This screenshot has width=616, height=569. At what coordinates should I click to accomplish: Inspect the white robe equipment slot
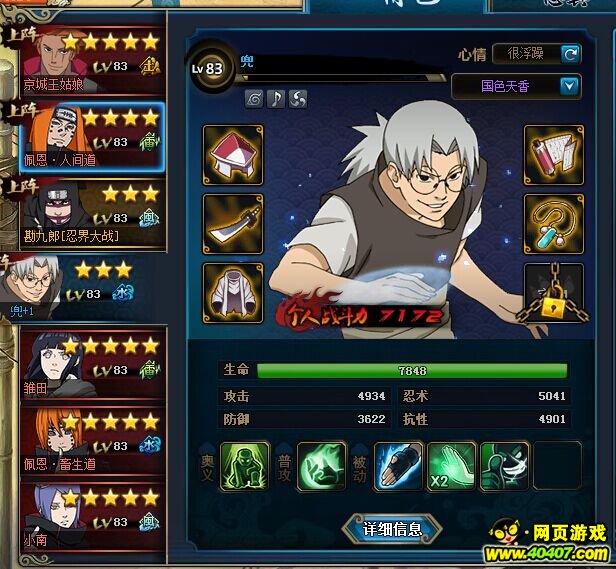(233, 293)
